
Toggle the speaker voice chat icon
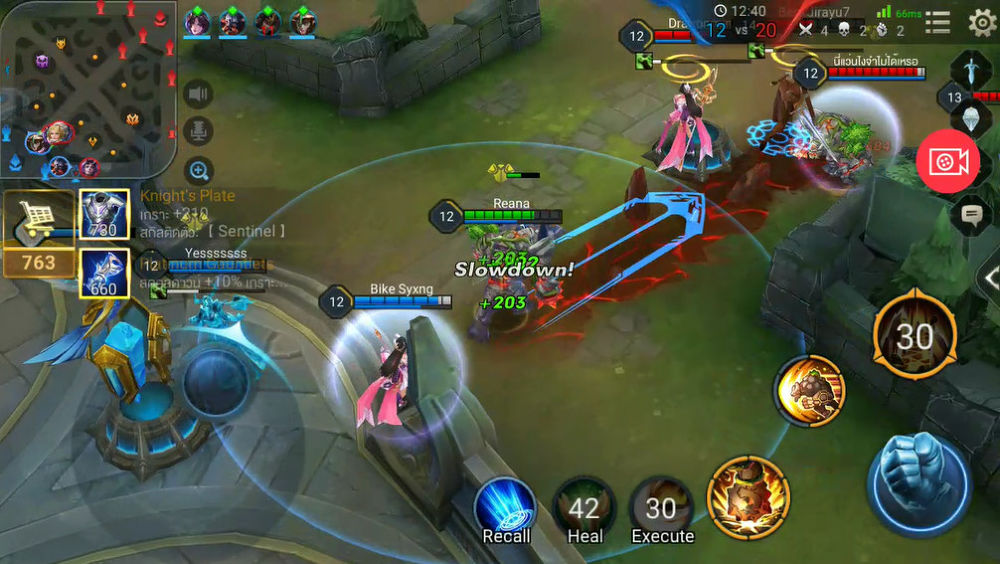[x=199, y=94]
